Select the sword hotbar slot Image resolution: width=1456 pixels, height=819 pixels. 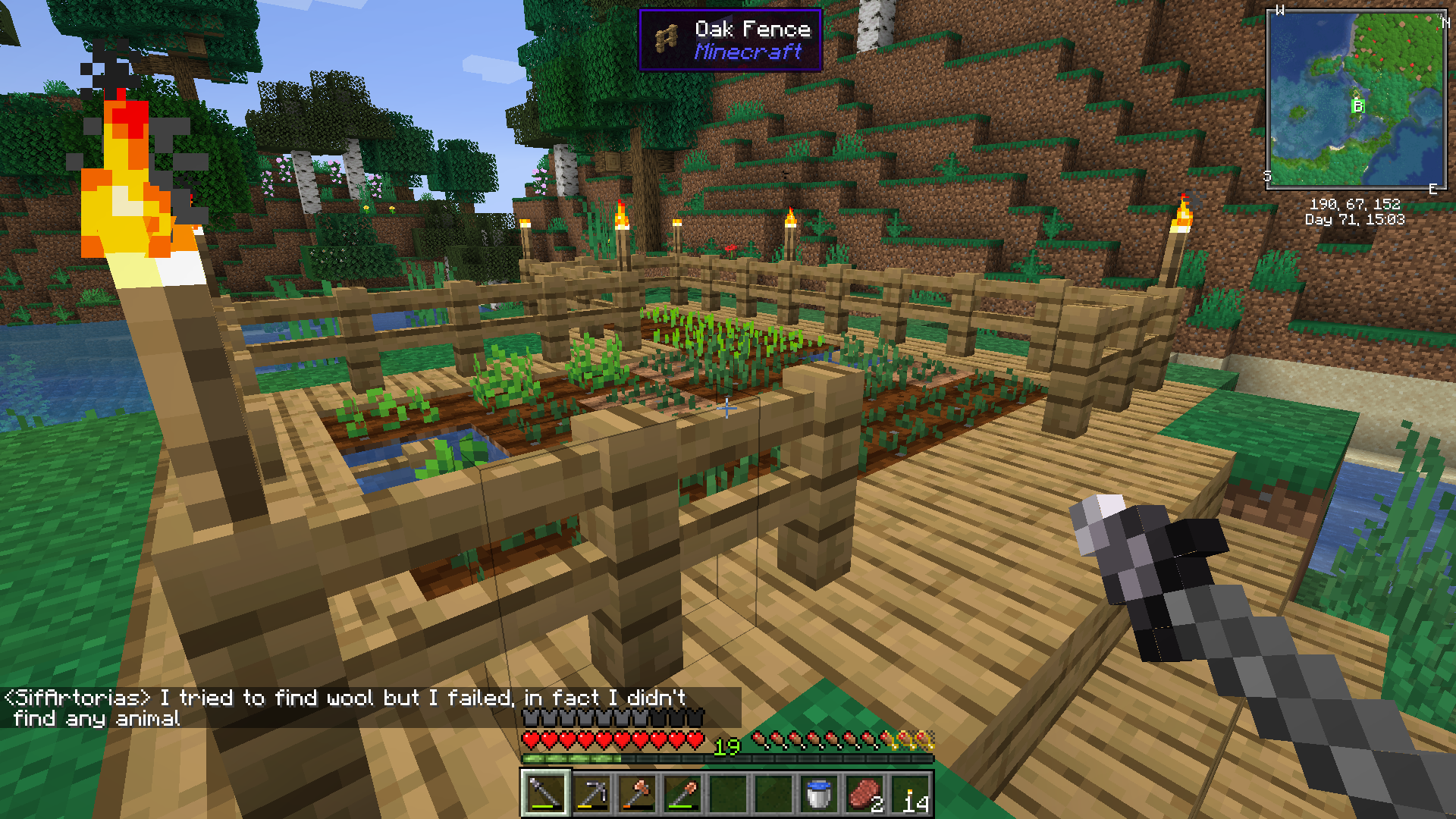[x=545, y=794]
